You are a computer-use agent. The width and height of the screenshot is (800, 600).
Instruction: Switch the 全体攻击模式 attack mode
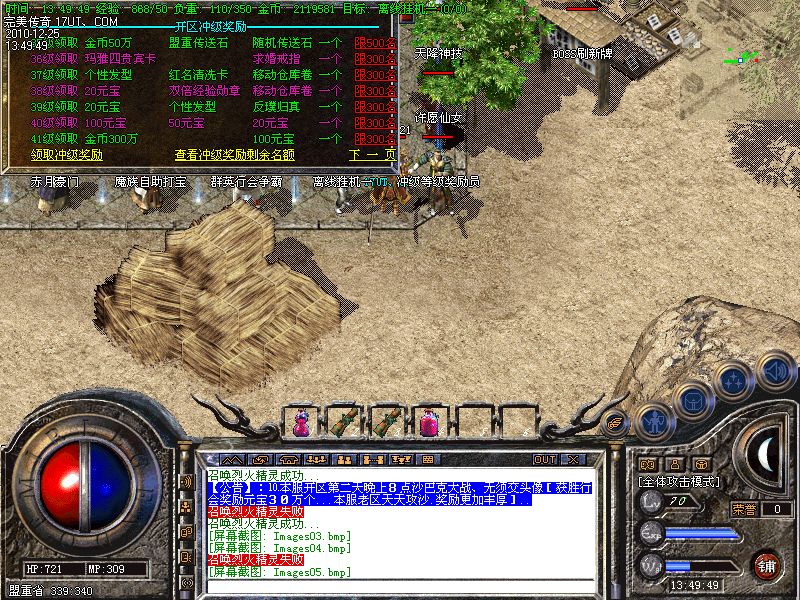(680, 481)
